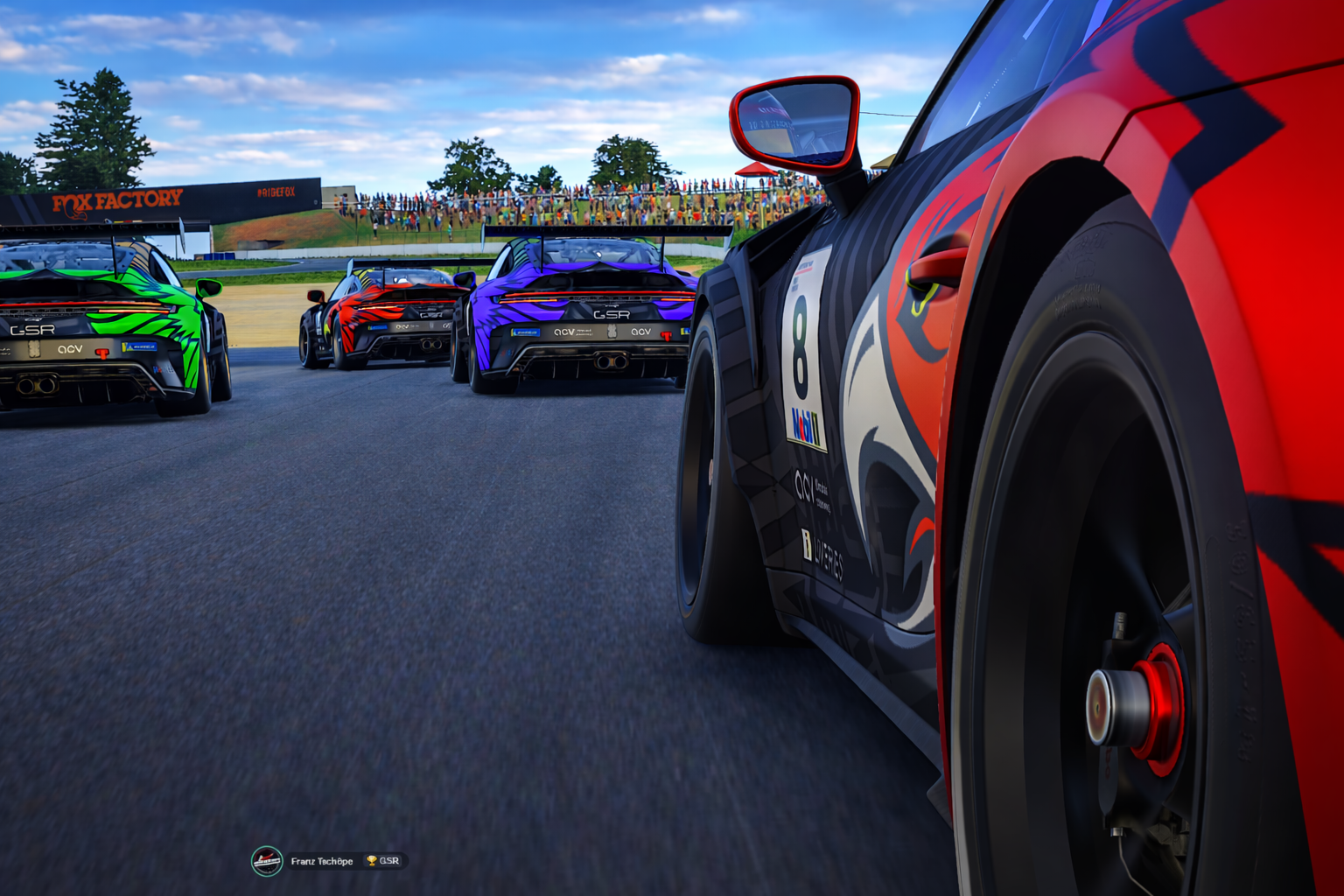
Task: Select the GSR trophy badge
Action: [383, 861]
